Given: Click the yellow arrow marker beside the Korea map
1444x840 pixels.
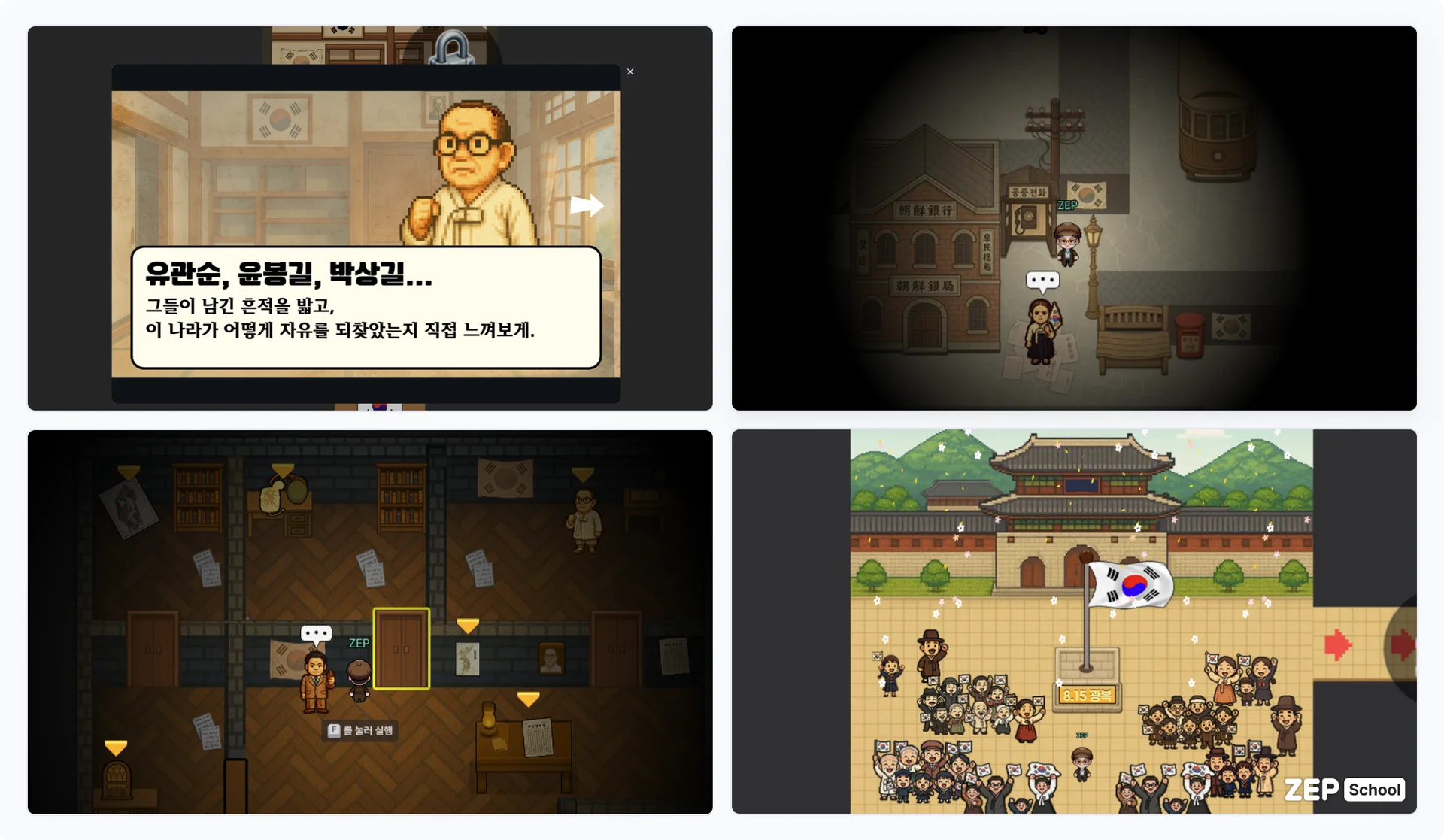Looking at the screenshot, I should pos(470,624).
